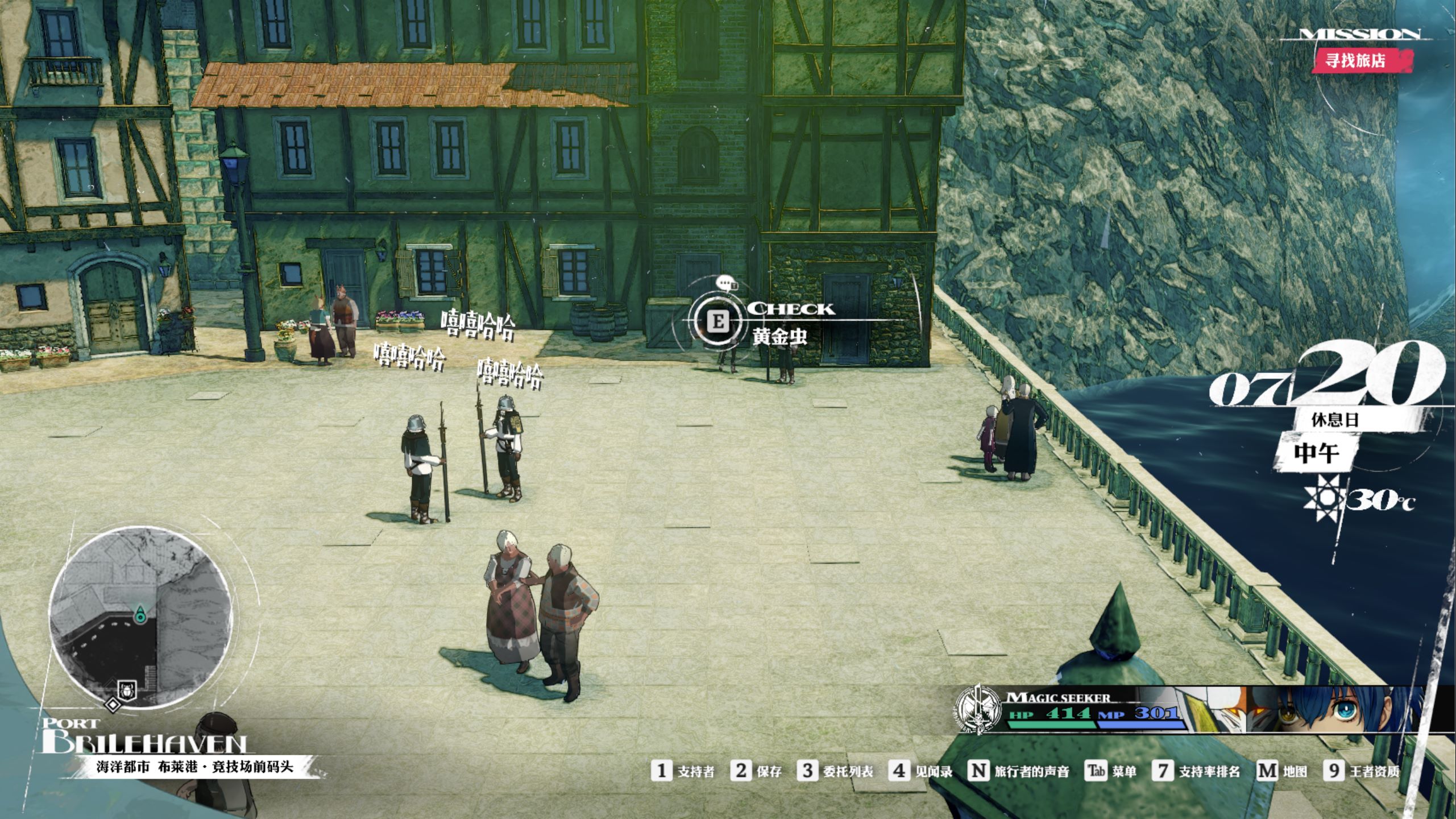Screen dimensions: 1456x819
Task: Open the 王者资质 royal virtues screen
Action: pos(1362,771)
